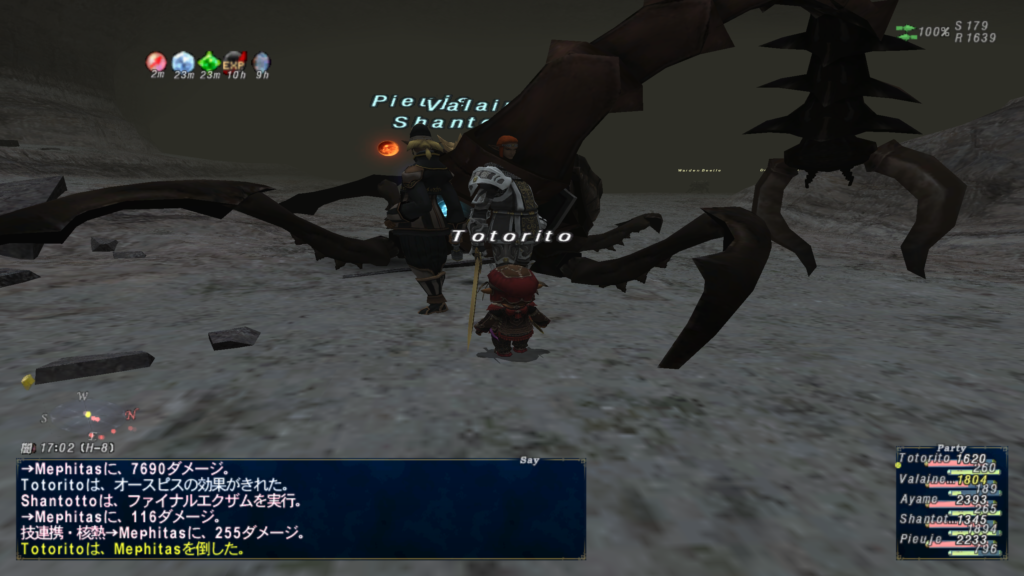Select the pale blue oval buff with 9h remaining
Viewport: 1024px width, 576px height.
pyautogui.click(x=261, y=62)
